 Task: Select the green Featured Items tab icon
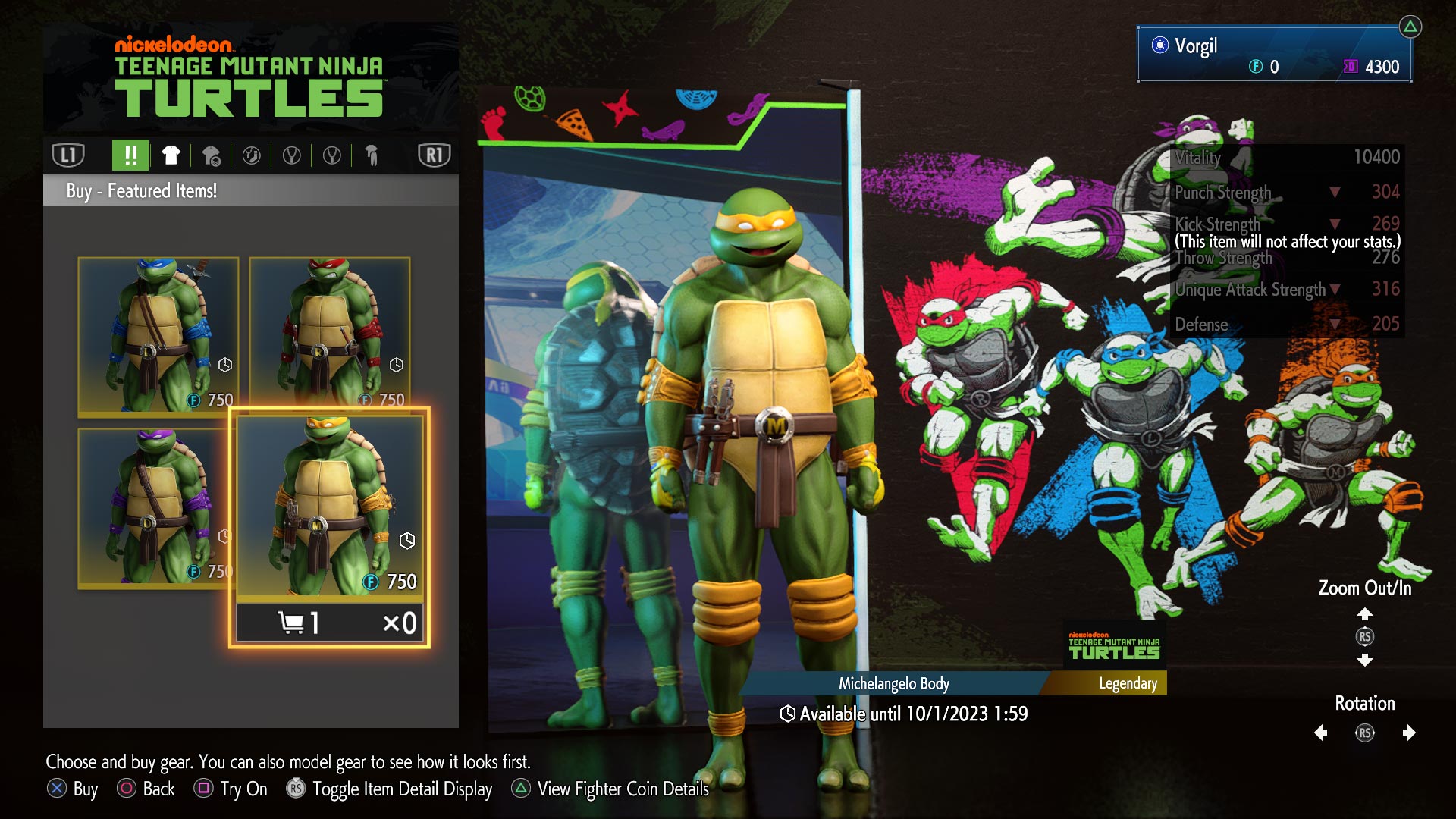coord(130,156)
